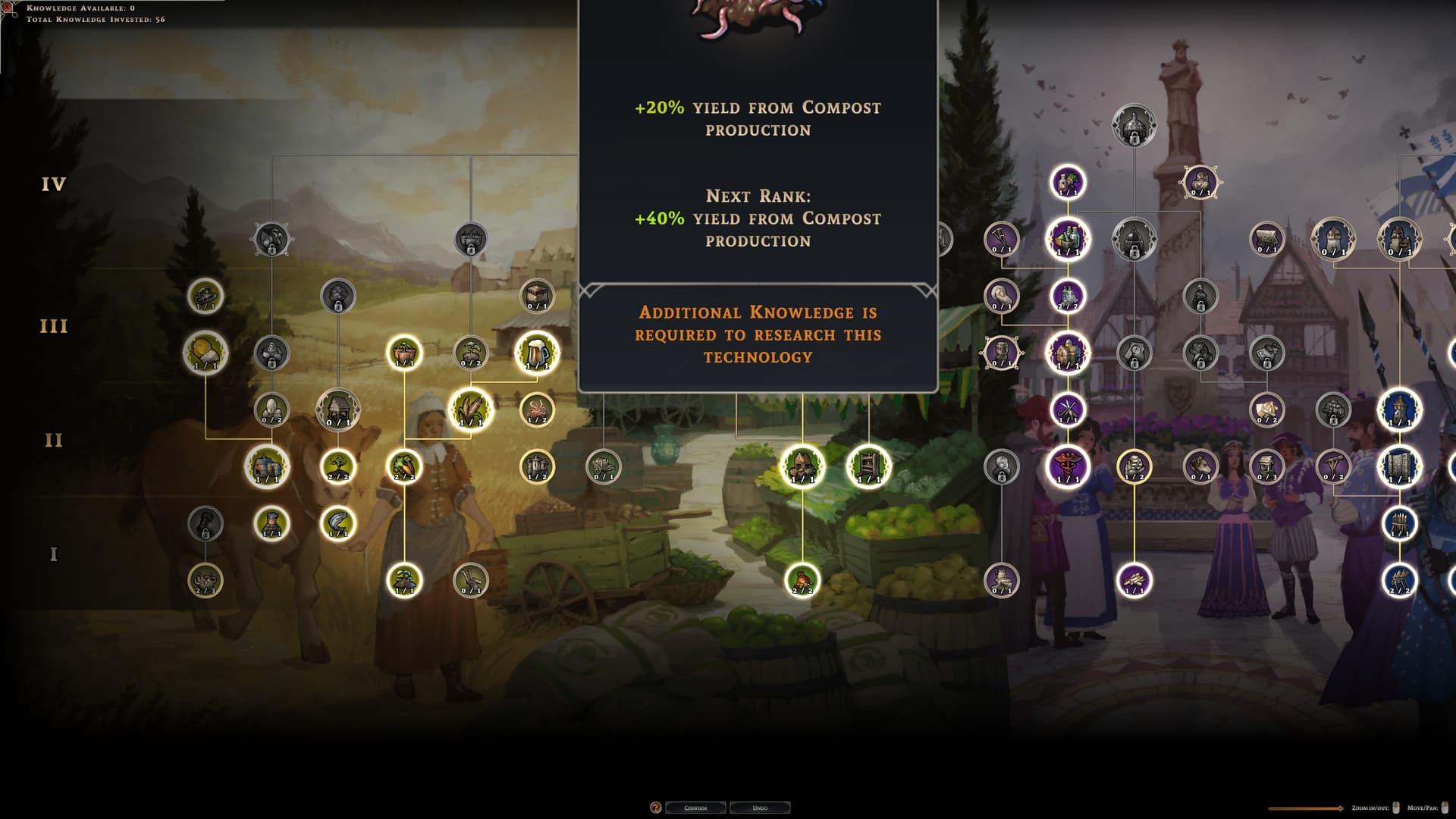Confirm the knowledge tree changes
Screen dimensions: 1456x819
click(x=695, y=808)
